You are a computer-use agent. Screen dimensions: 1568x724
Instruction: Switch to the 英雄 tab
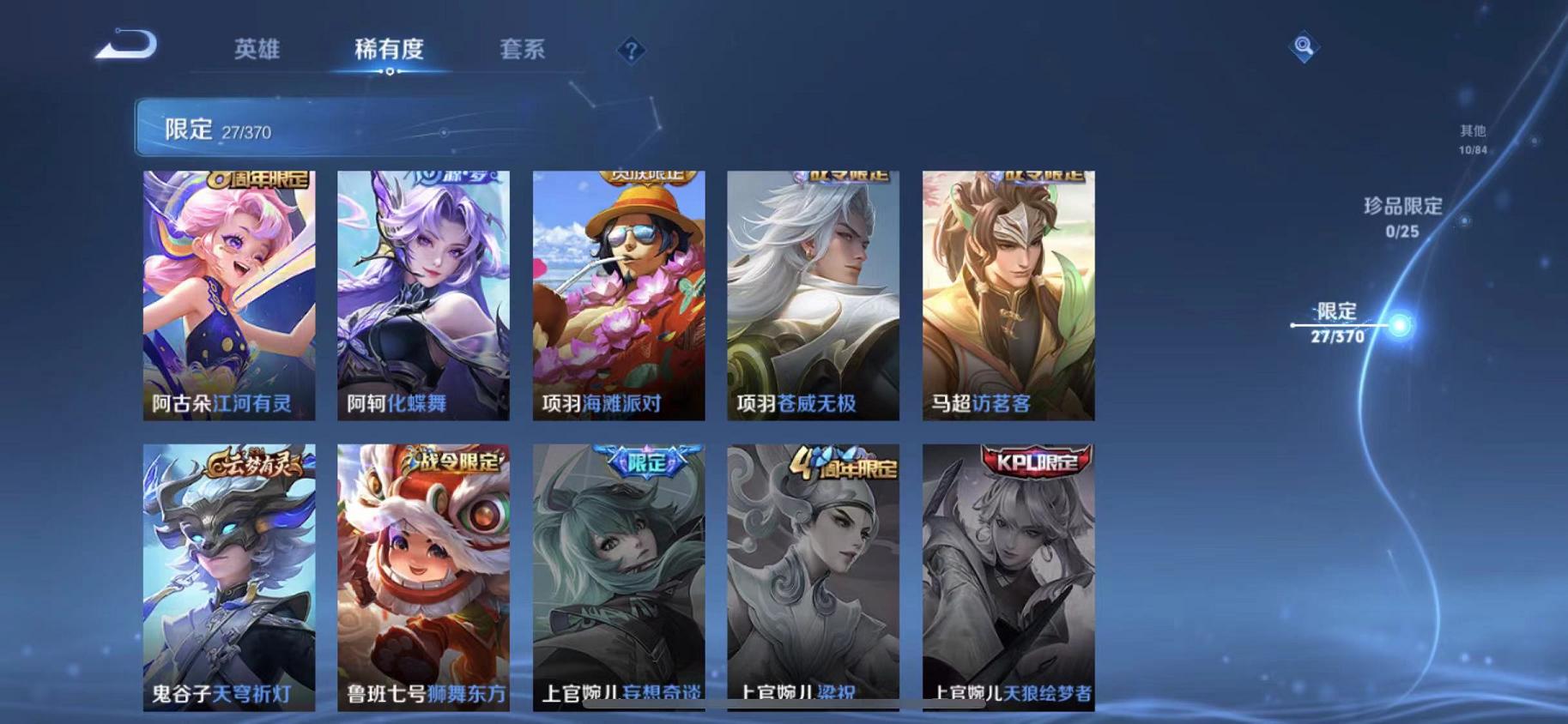point(257,50)
